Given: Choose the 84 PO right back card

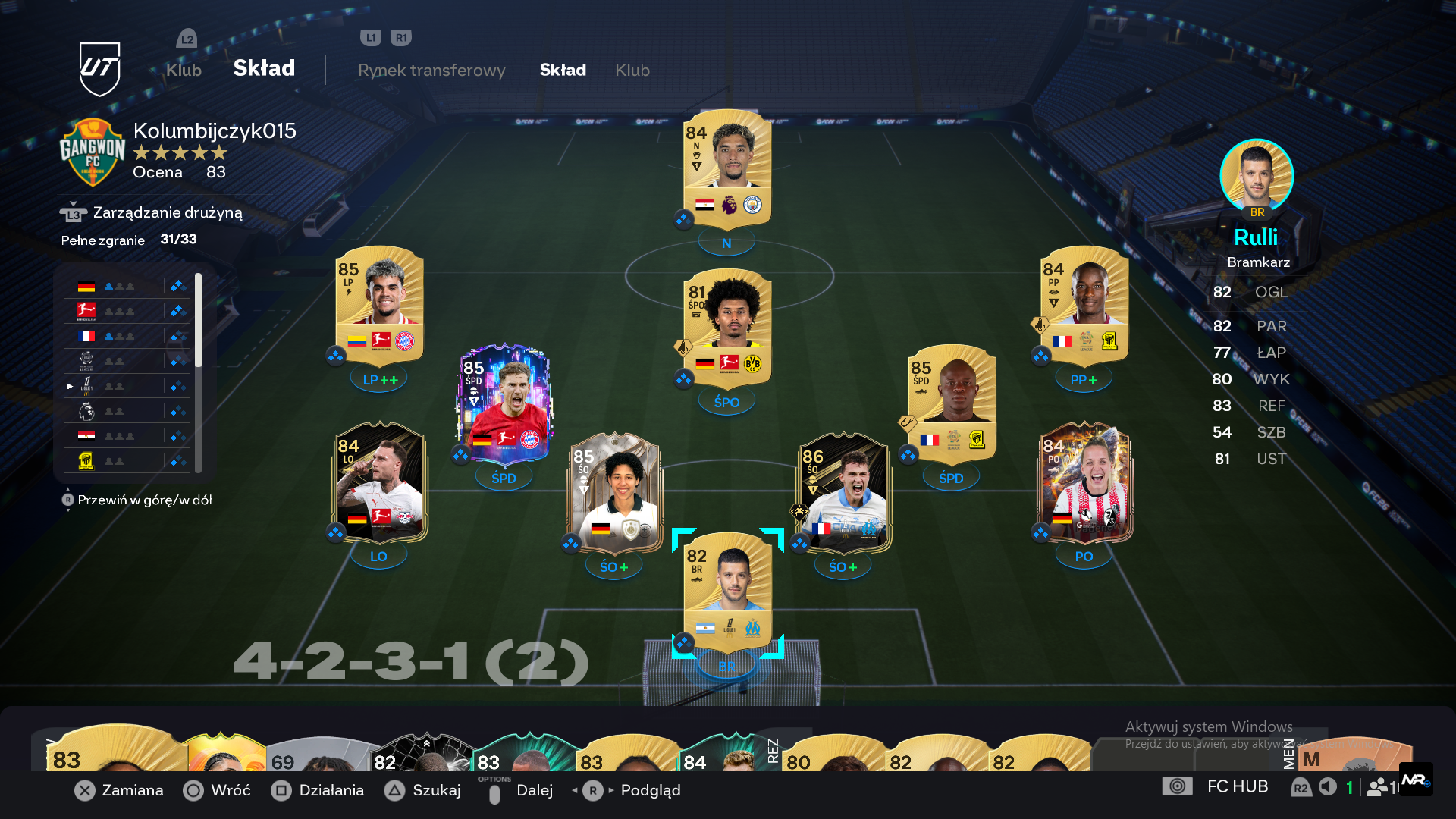Looking at the screenshot, I should (x=1084, y=482).
